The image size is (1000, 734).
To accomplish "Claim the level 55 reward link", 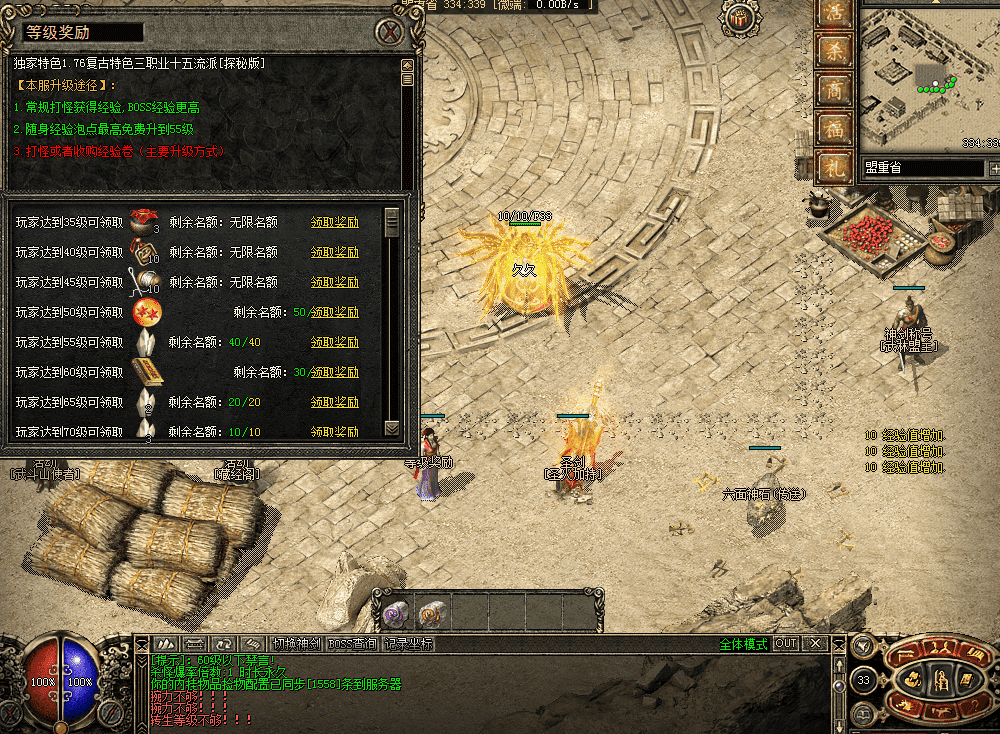I will pyautogui.click(x=334, y=343).
